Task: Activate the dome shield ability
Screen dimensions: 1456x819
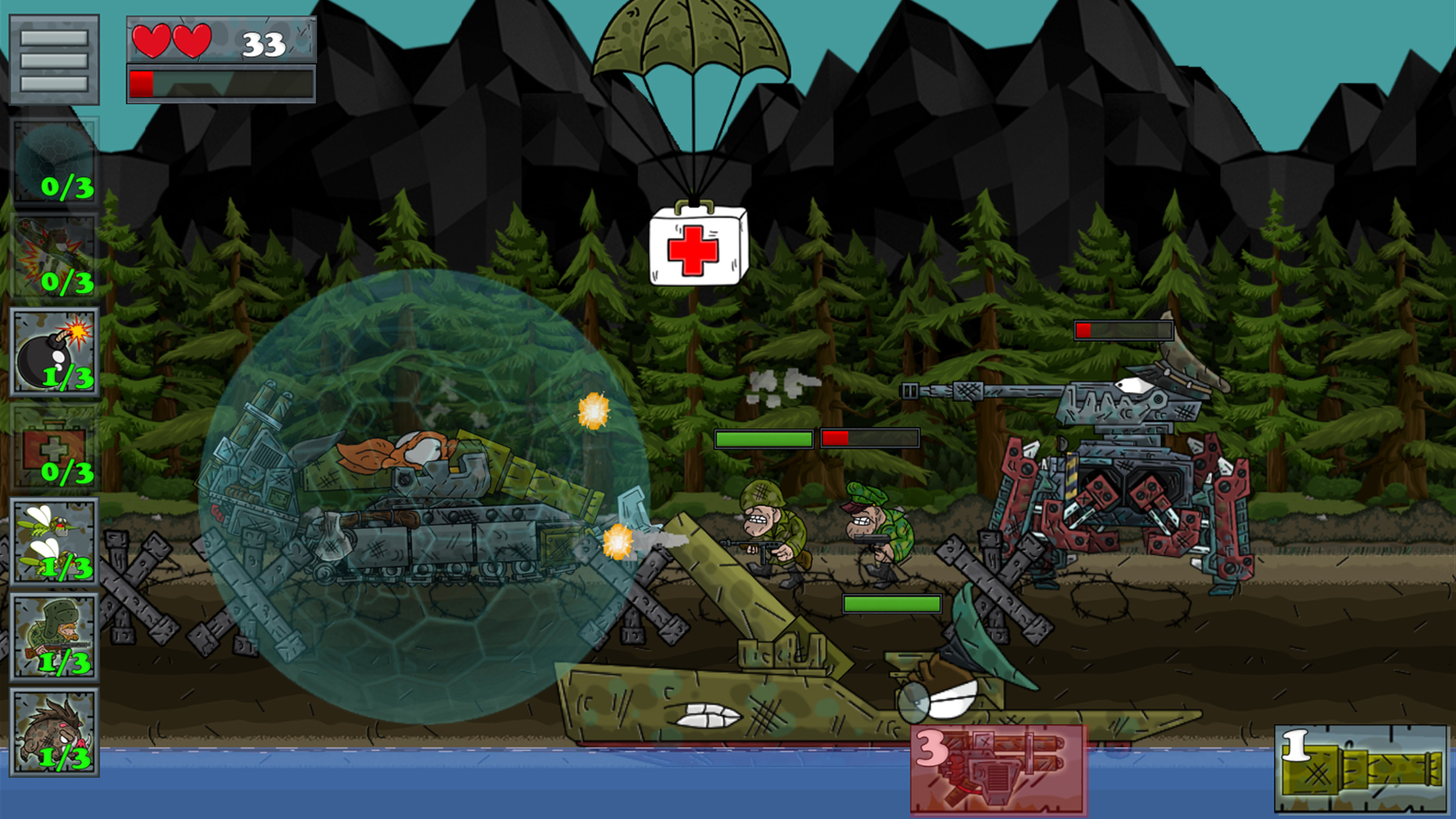Action: pos(54,162)
